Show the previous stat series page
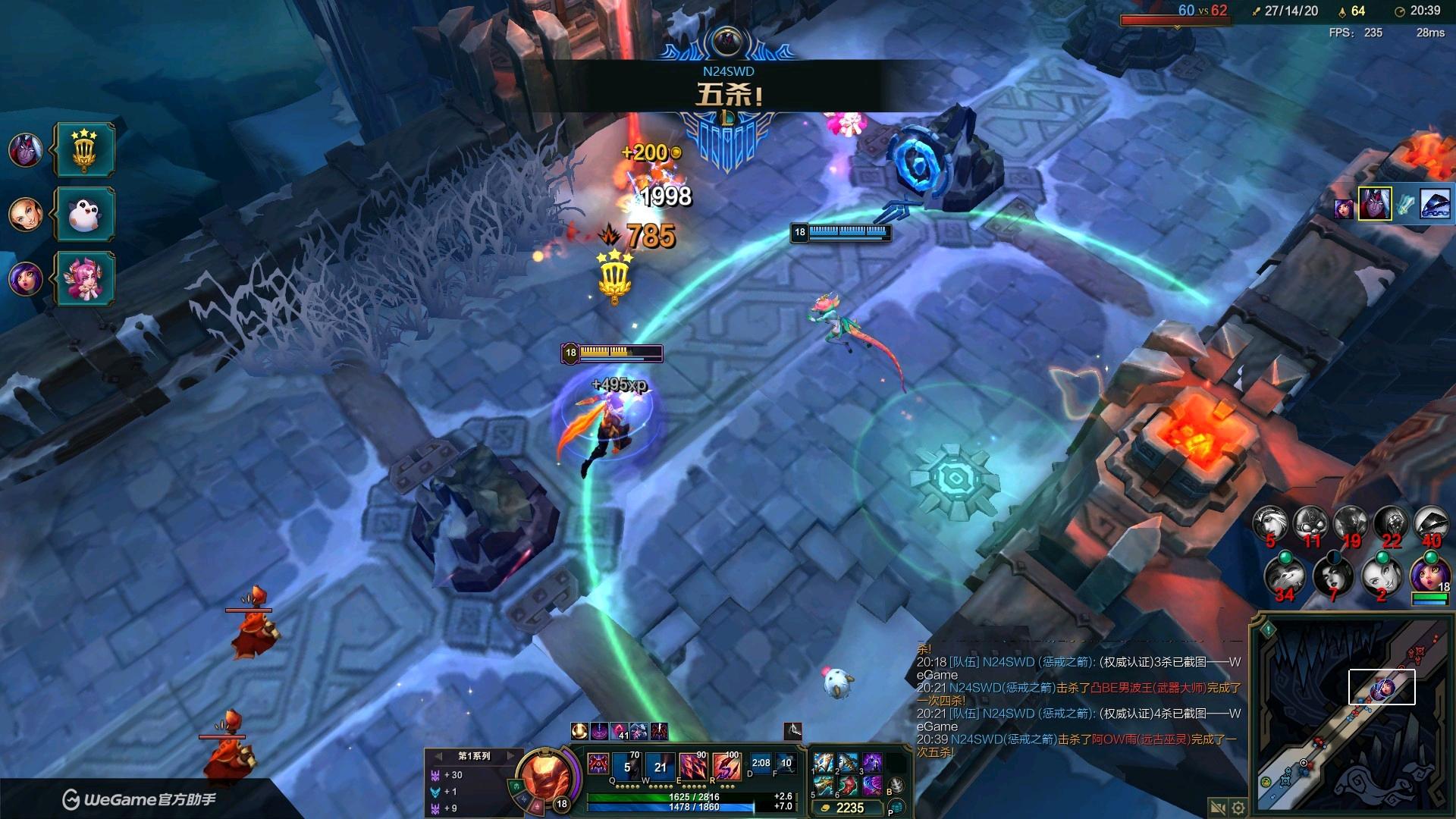The image size is (1456, 819). pos(438,756)
